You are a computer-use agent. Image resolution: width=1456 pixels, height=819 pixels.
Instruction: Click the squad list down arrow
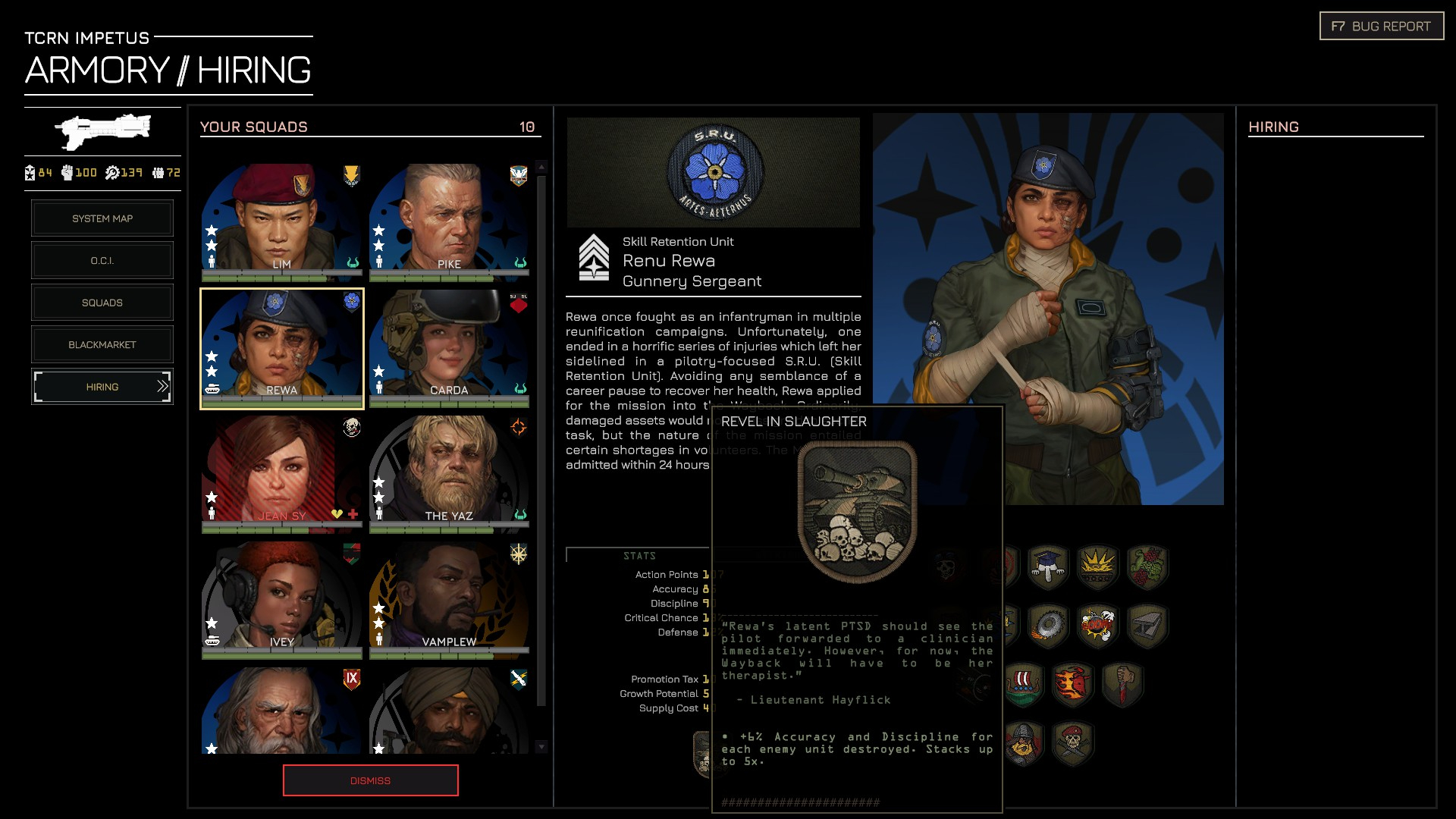(541, 747)
